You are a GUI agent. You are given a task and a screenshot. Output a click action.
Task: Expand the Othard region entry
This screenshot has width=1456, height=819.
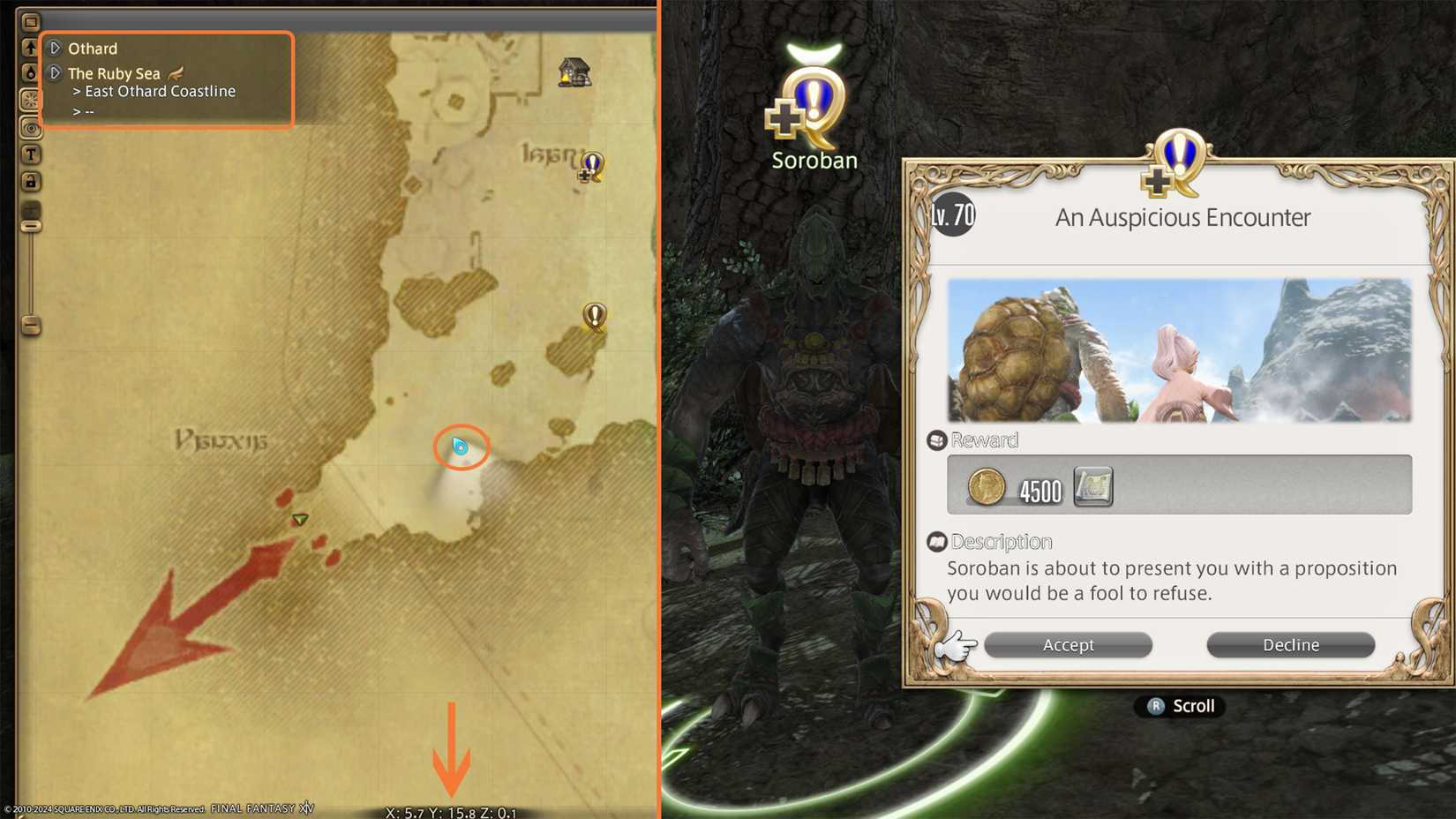coord(55,49)
